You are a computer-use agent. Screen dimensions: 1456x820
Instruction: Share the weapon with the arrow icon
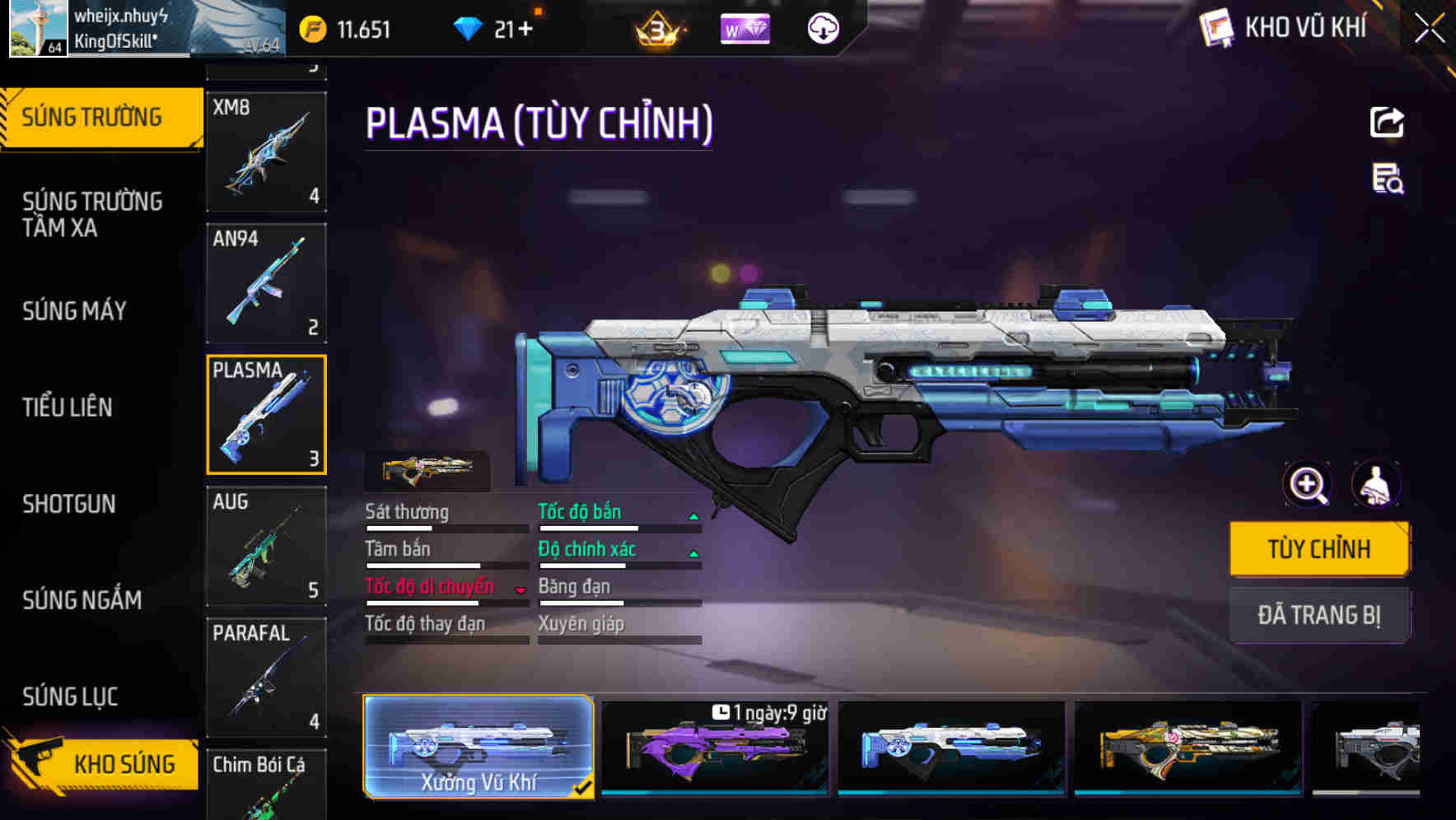pos(1387,123)
